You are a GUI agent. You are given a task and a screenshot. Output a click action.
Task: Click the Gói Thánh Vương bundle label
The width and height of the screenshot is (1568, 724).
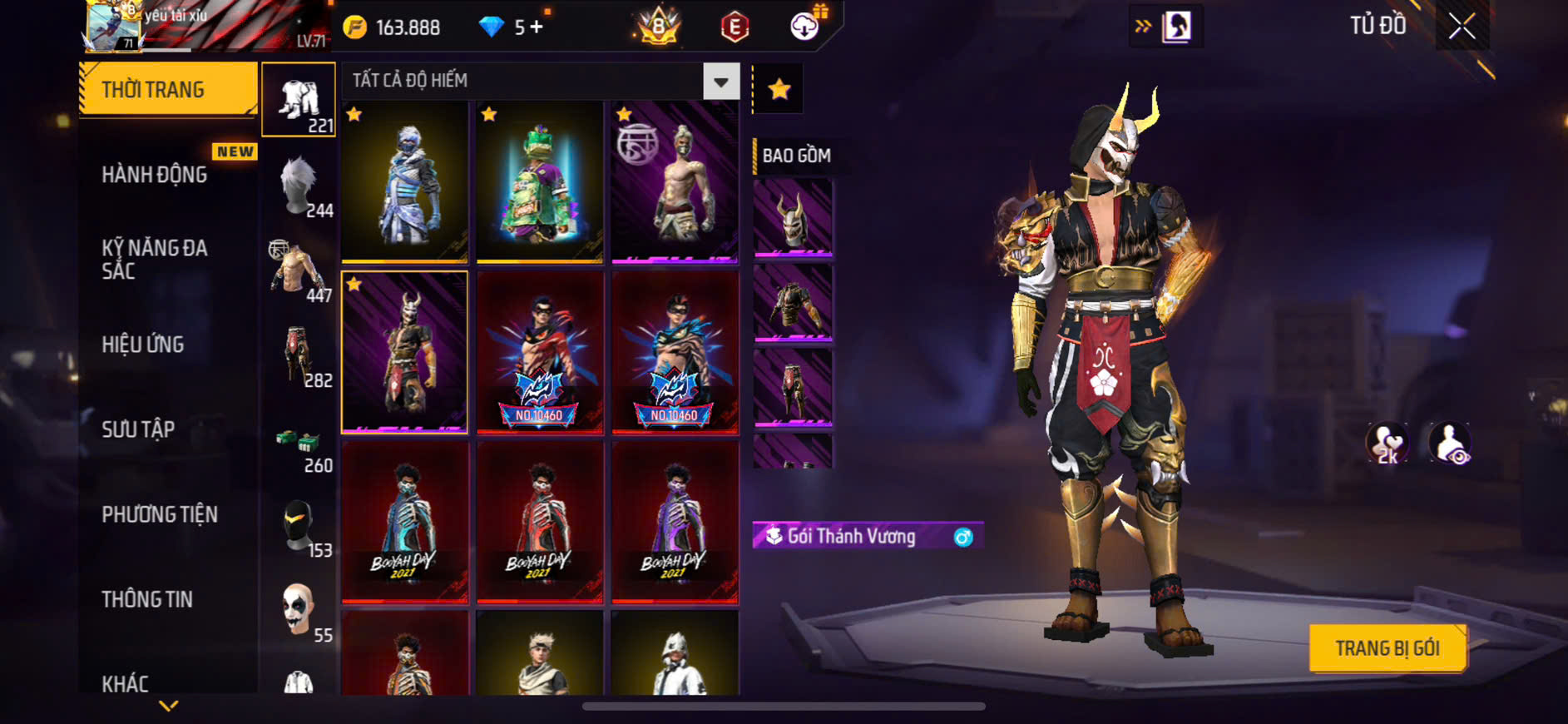(852, 536)
